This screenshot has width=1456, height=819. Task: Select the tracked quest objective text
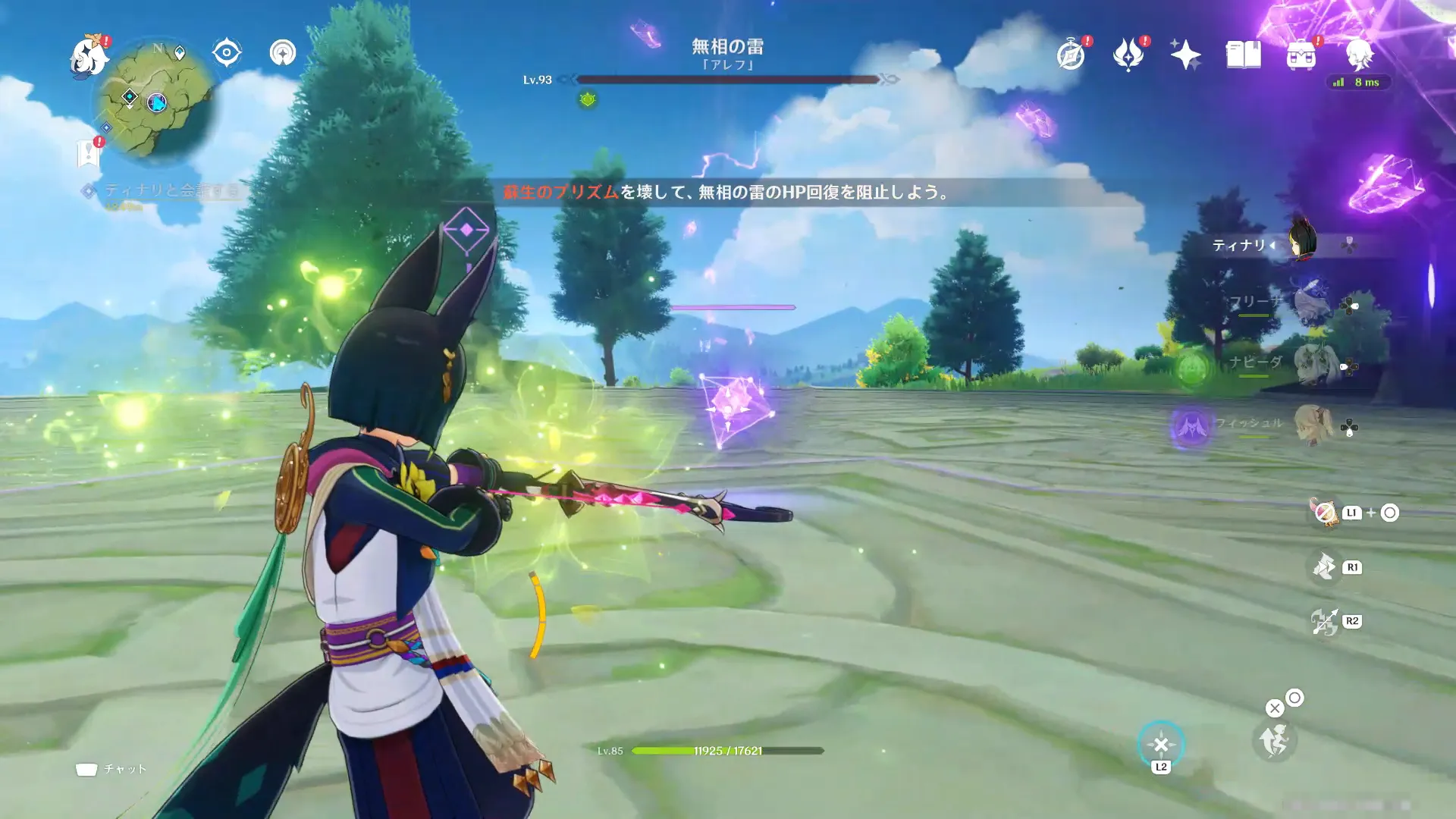point(171,190)
